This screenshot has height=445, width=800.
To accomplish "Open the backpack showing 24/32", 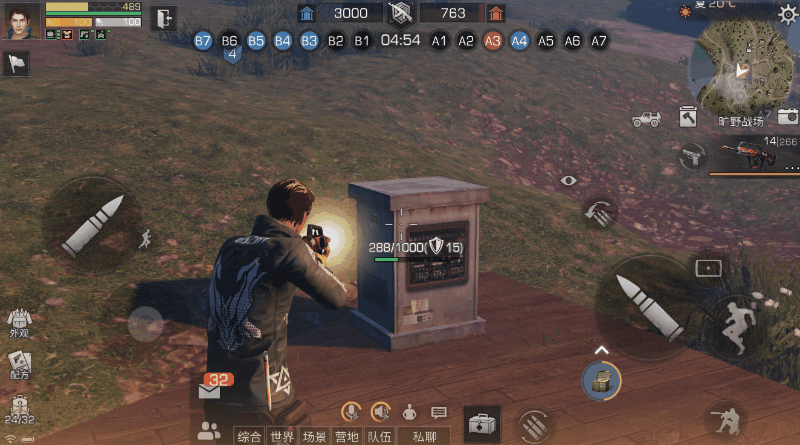I will tap(19, 410).
